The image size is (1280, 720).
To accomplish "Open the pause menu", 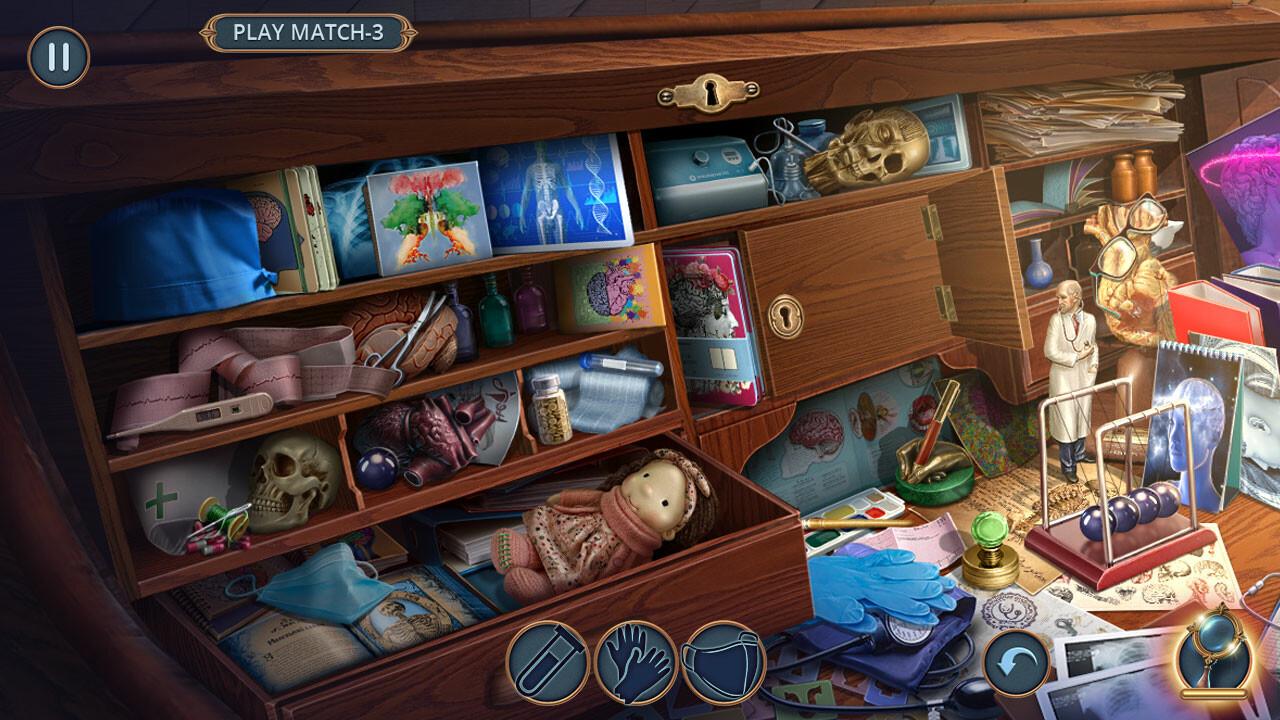I will [55, 58].
